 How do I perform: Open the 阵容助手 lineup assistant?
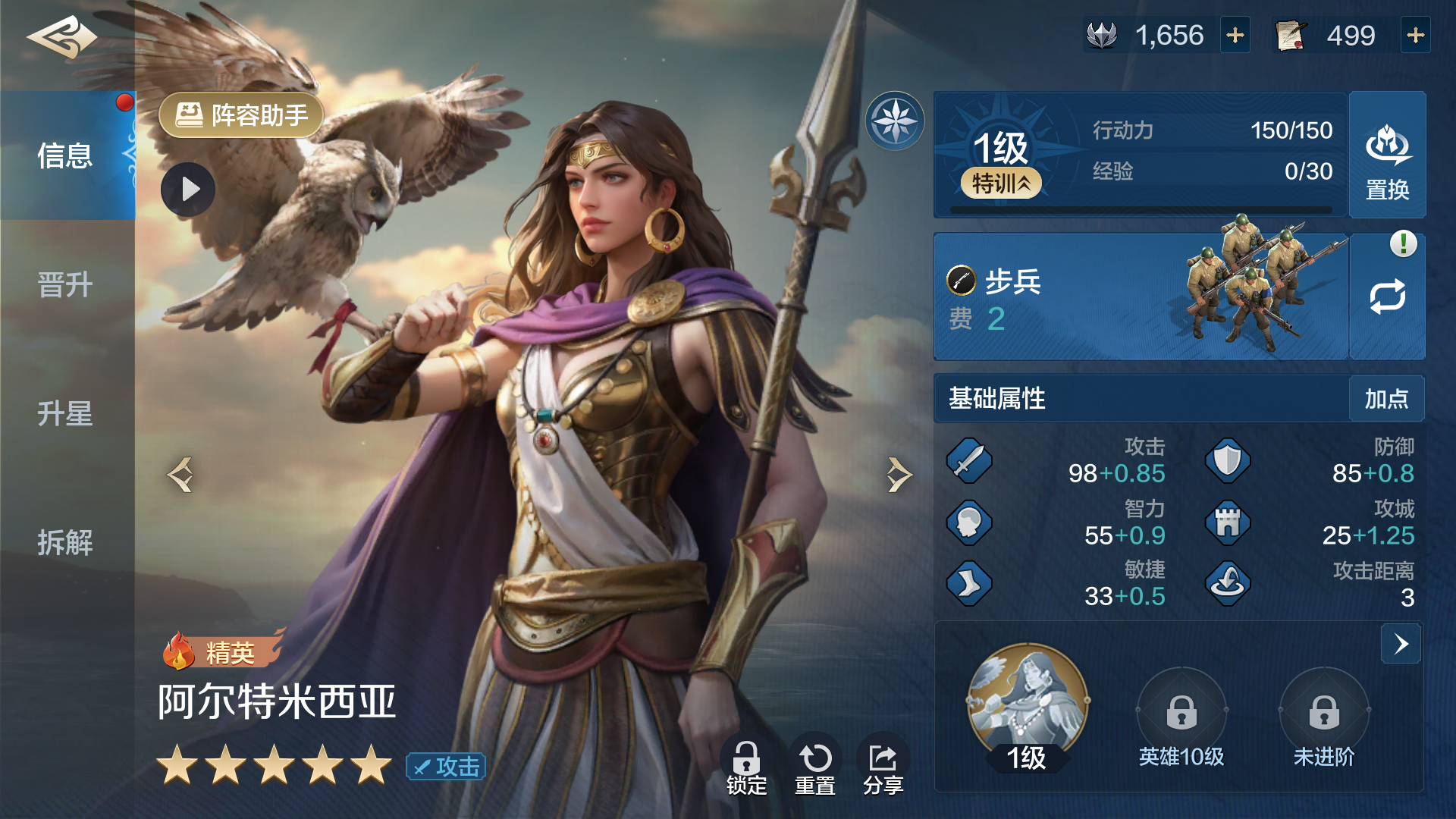pos(241,115)
